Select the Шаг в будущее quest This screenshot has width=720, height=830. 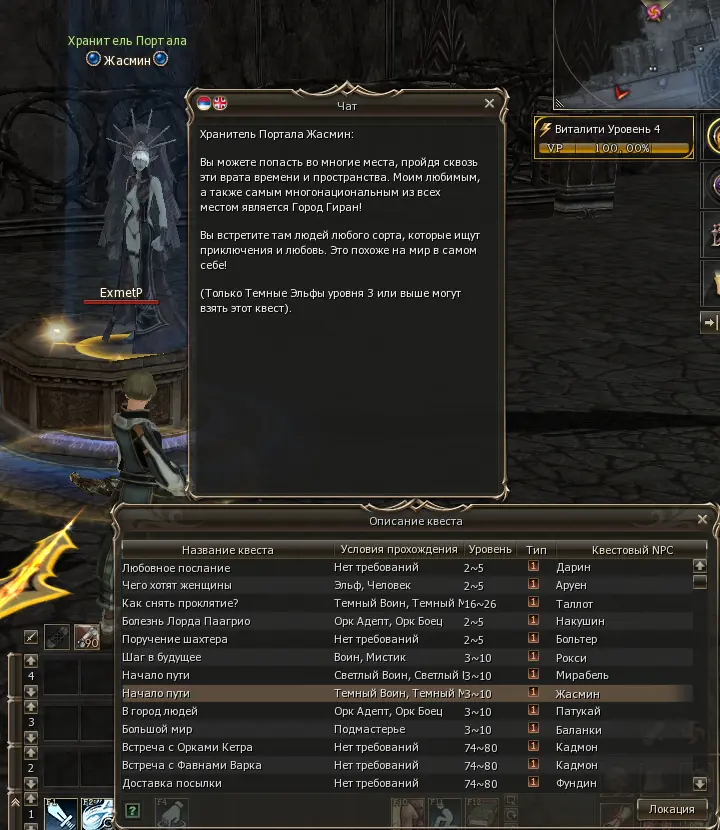162,657
